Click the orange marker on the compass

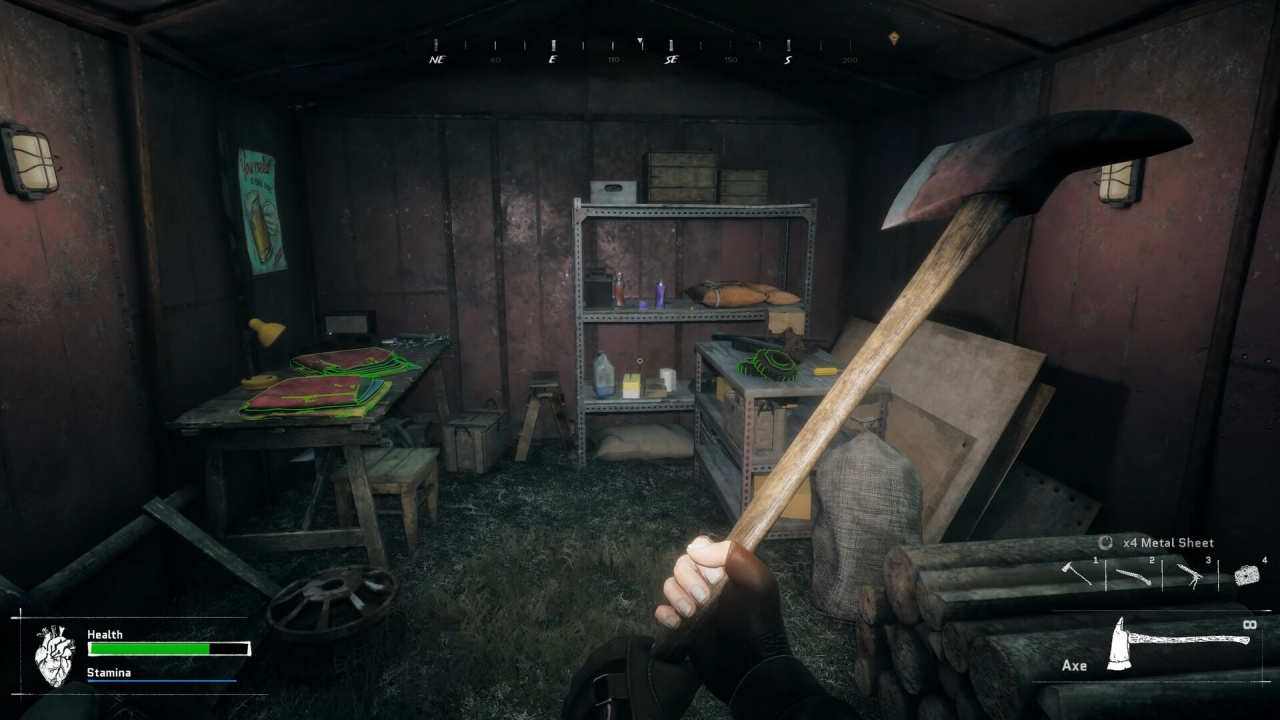pyautogui.click(x=893, y=38)
